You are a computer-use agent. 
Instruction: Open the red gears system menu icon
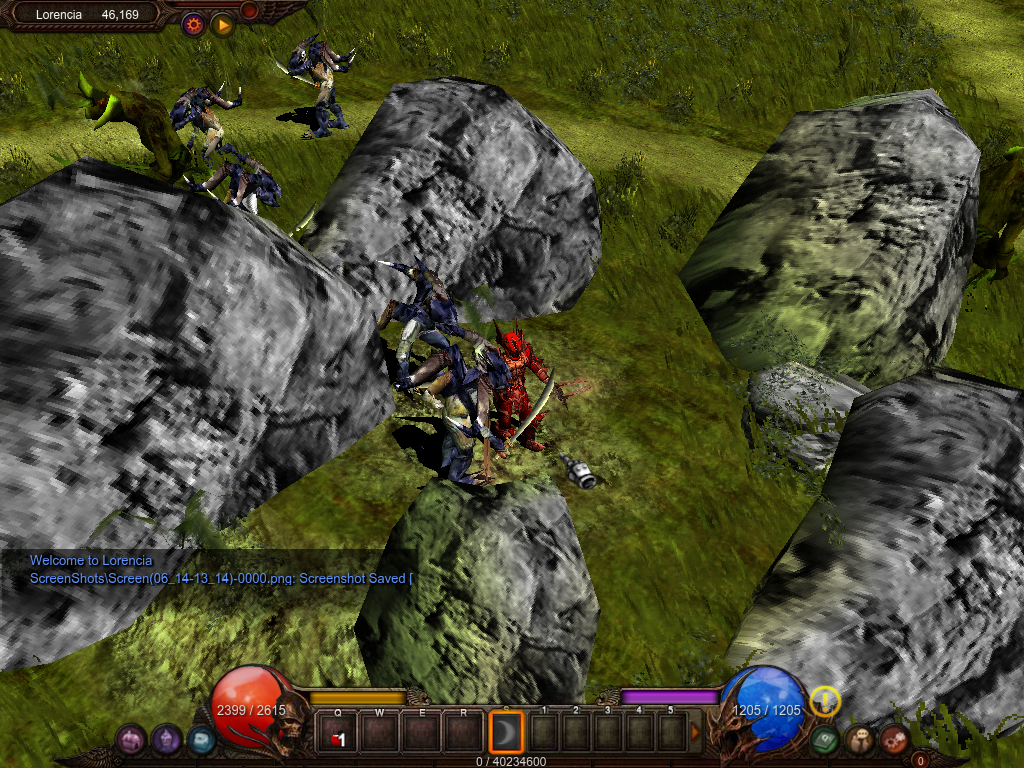tap(894, 740)
